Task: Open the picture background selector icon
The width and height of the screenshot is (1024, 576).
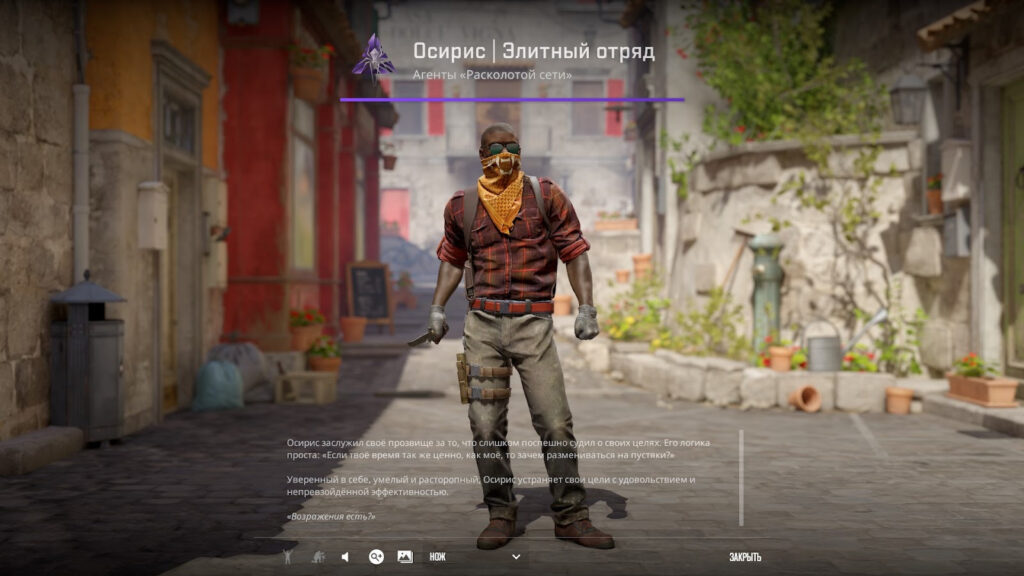Action: pyautogui.click(x=405, y=557)
